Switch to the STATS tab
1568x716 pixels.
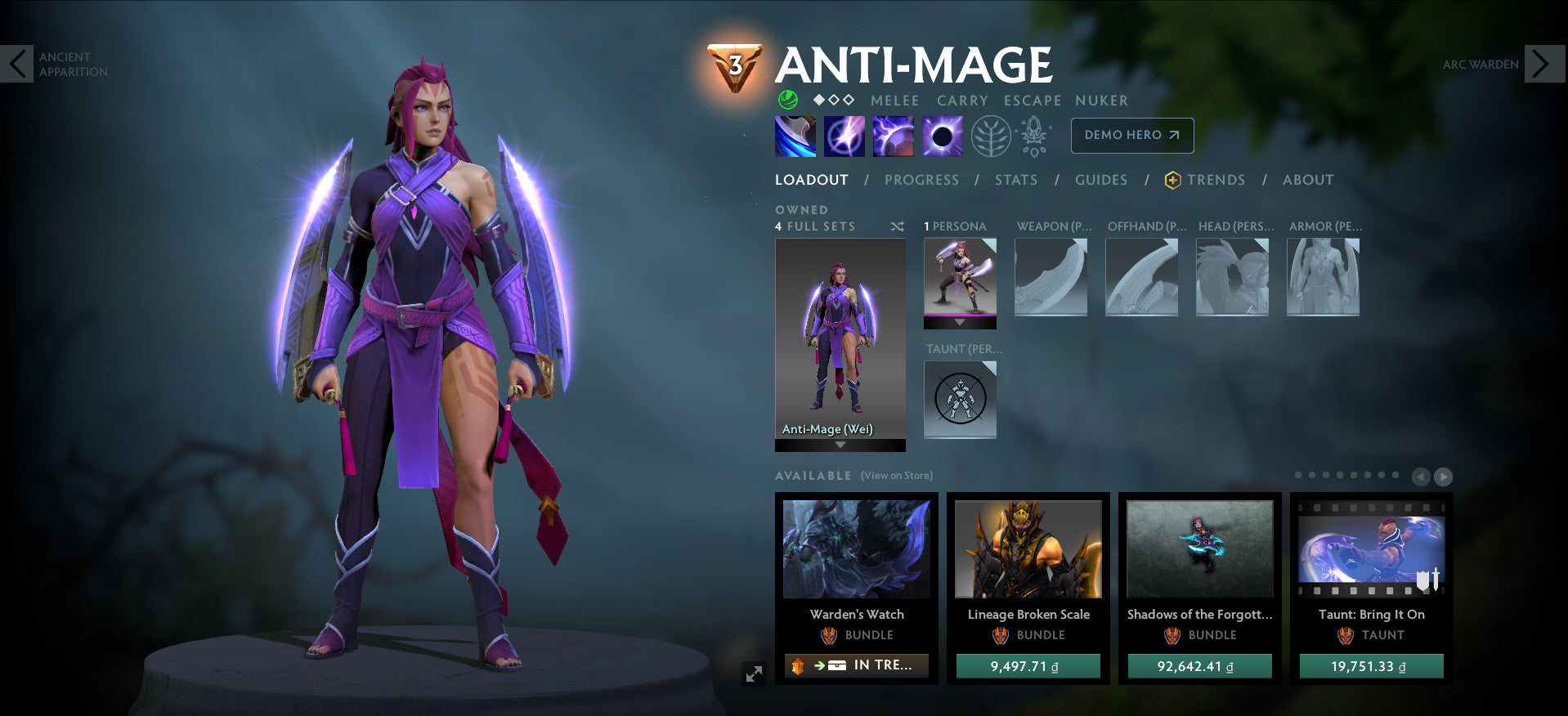(1015, 180)
